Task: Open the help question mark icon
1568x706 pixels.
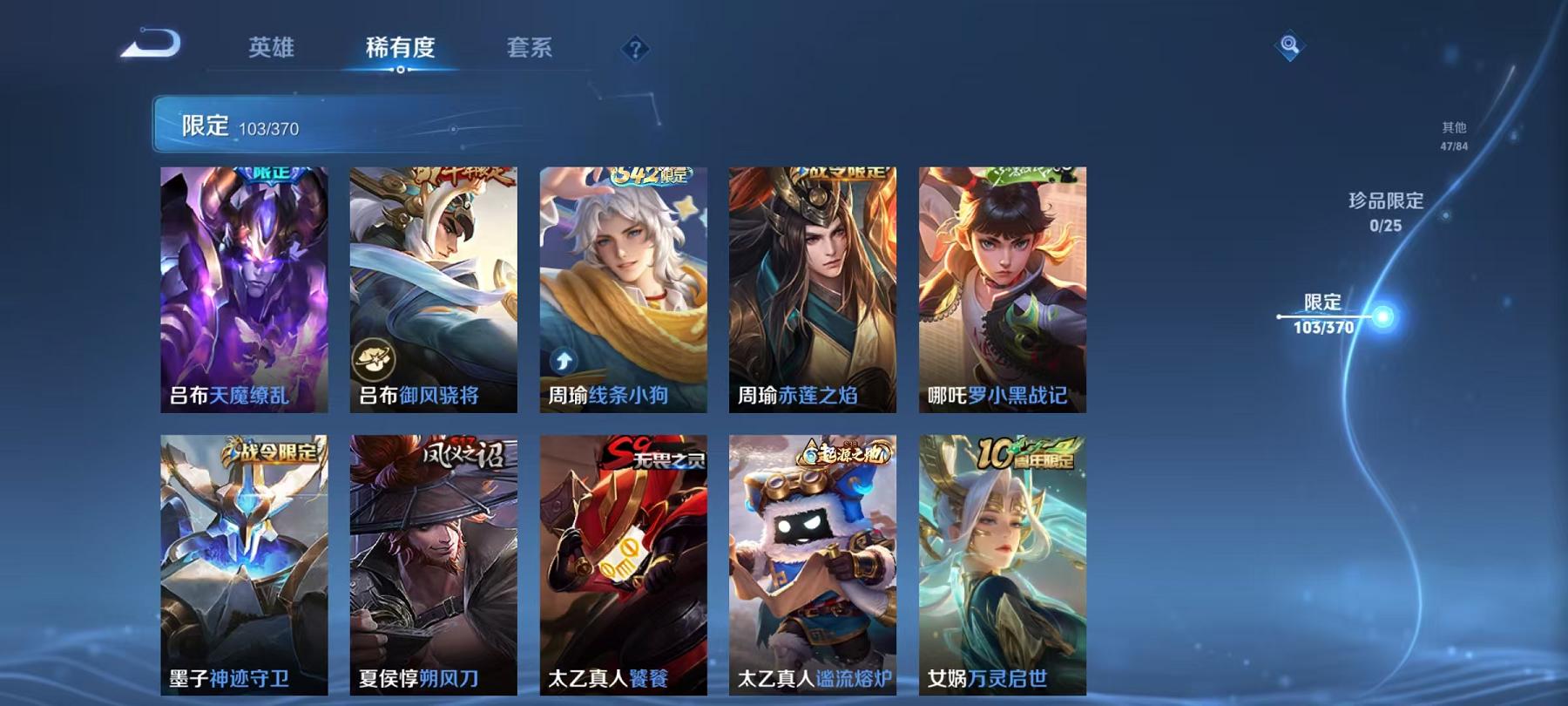Action: tap(635, 50)
